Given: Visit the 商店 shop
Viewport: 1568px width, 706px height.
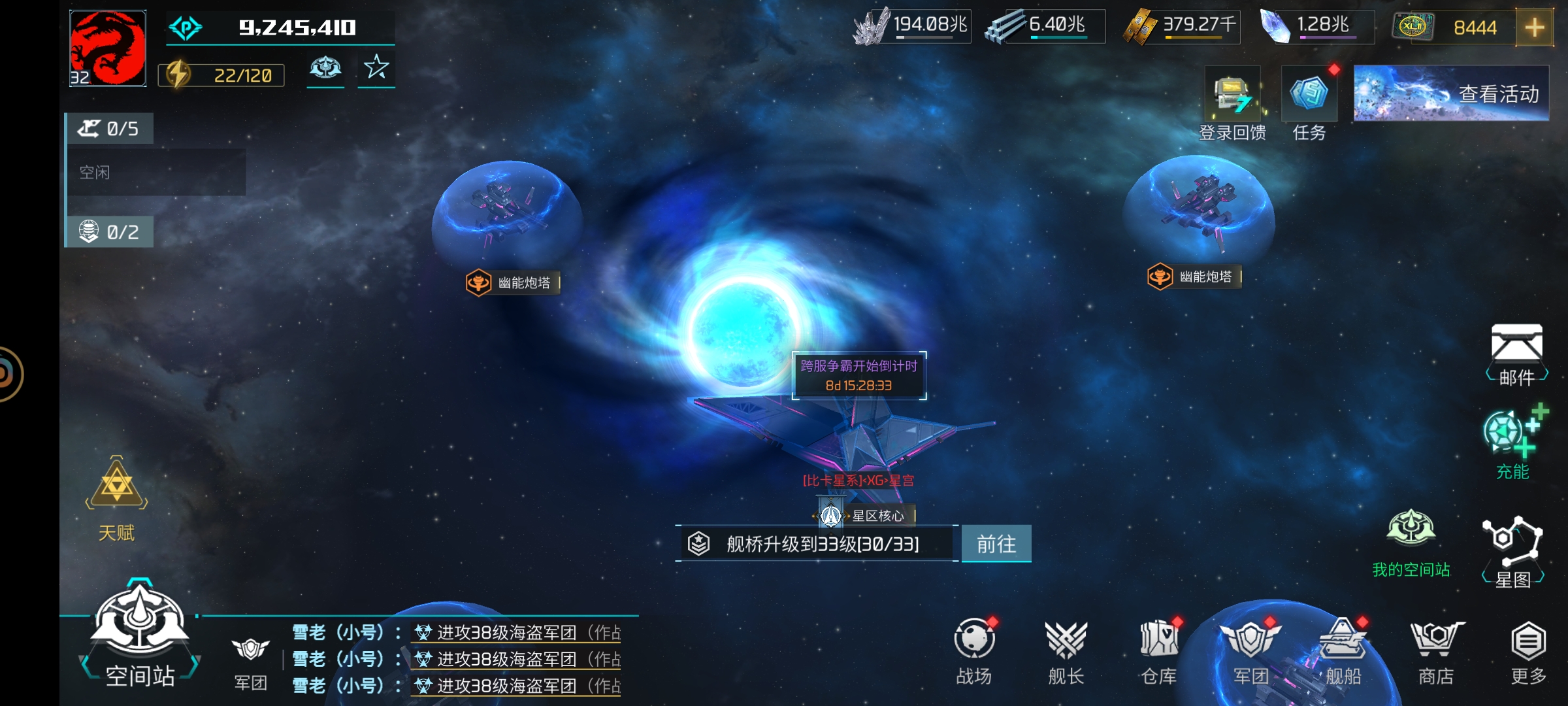Looking at the screenshot, I should point(1436,652).
